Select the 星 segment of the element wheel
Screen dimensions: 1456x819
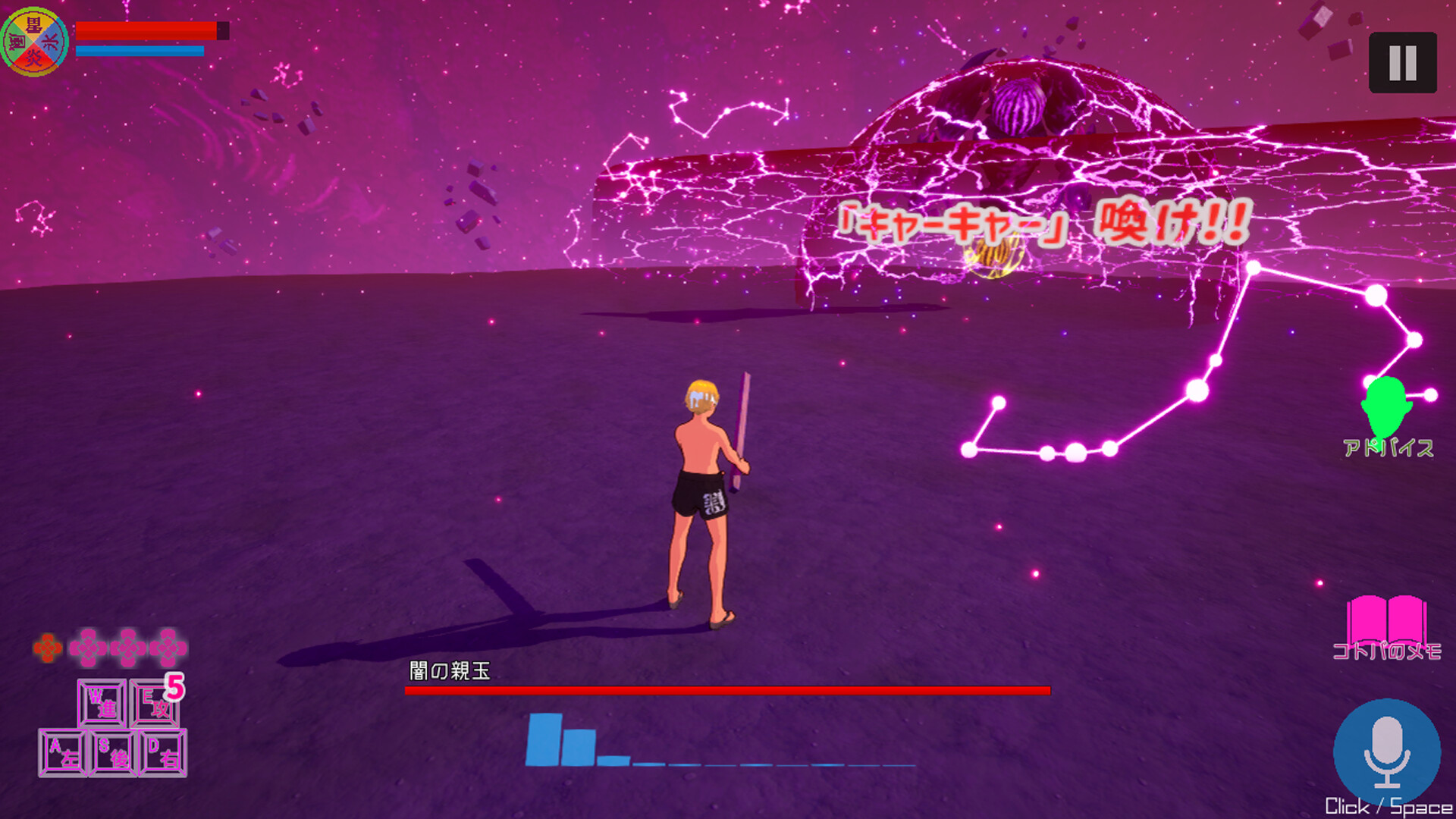[x=33, y=25]
